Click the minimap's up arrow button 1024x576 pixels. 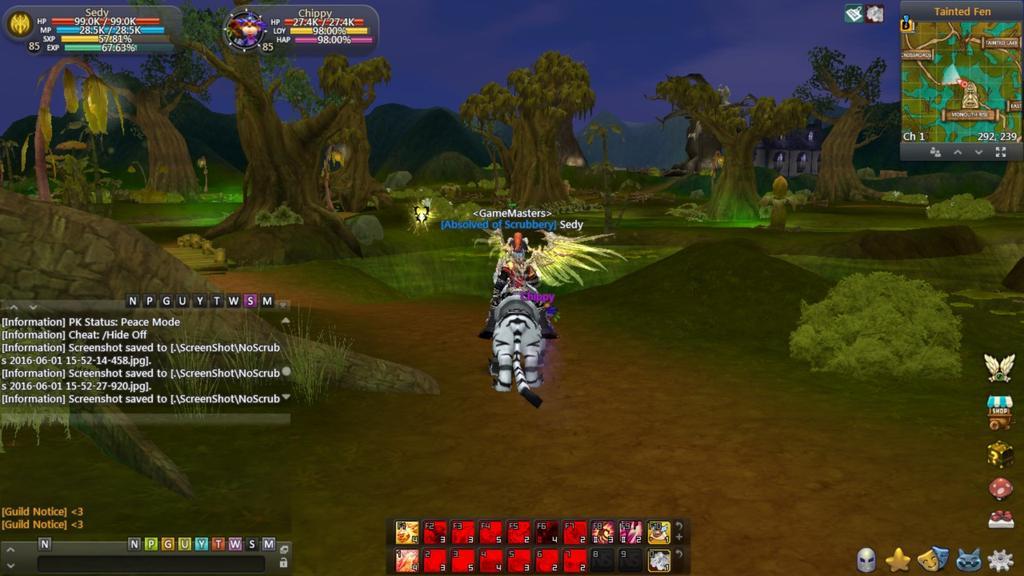click(957, 152)
